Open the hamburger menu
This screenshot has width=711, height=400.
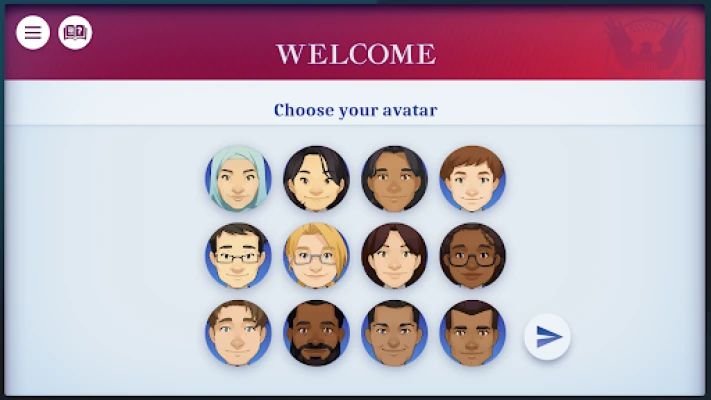[33, 33]
